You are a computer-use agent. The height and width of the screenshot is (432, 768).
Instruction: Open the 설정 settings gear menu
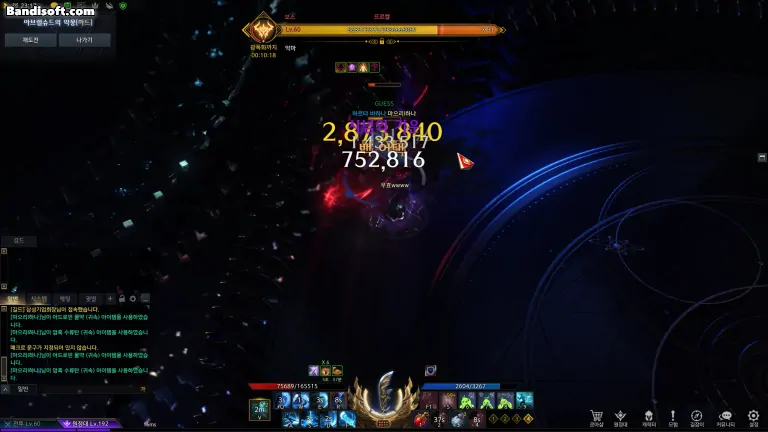[x=753, y=417]
